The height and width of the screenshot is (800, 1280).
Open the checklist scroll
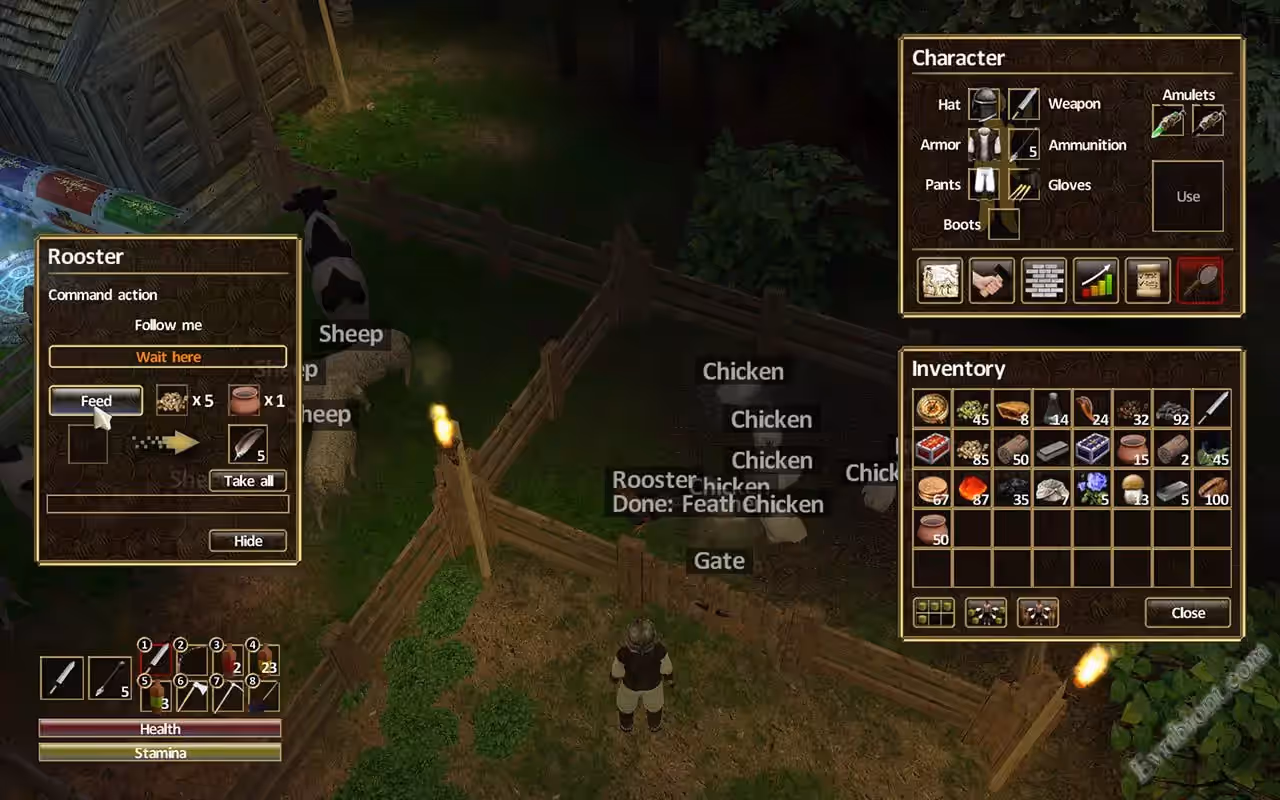1147,280
